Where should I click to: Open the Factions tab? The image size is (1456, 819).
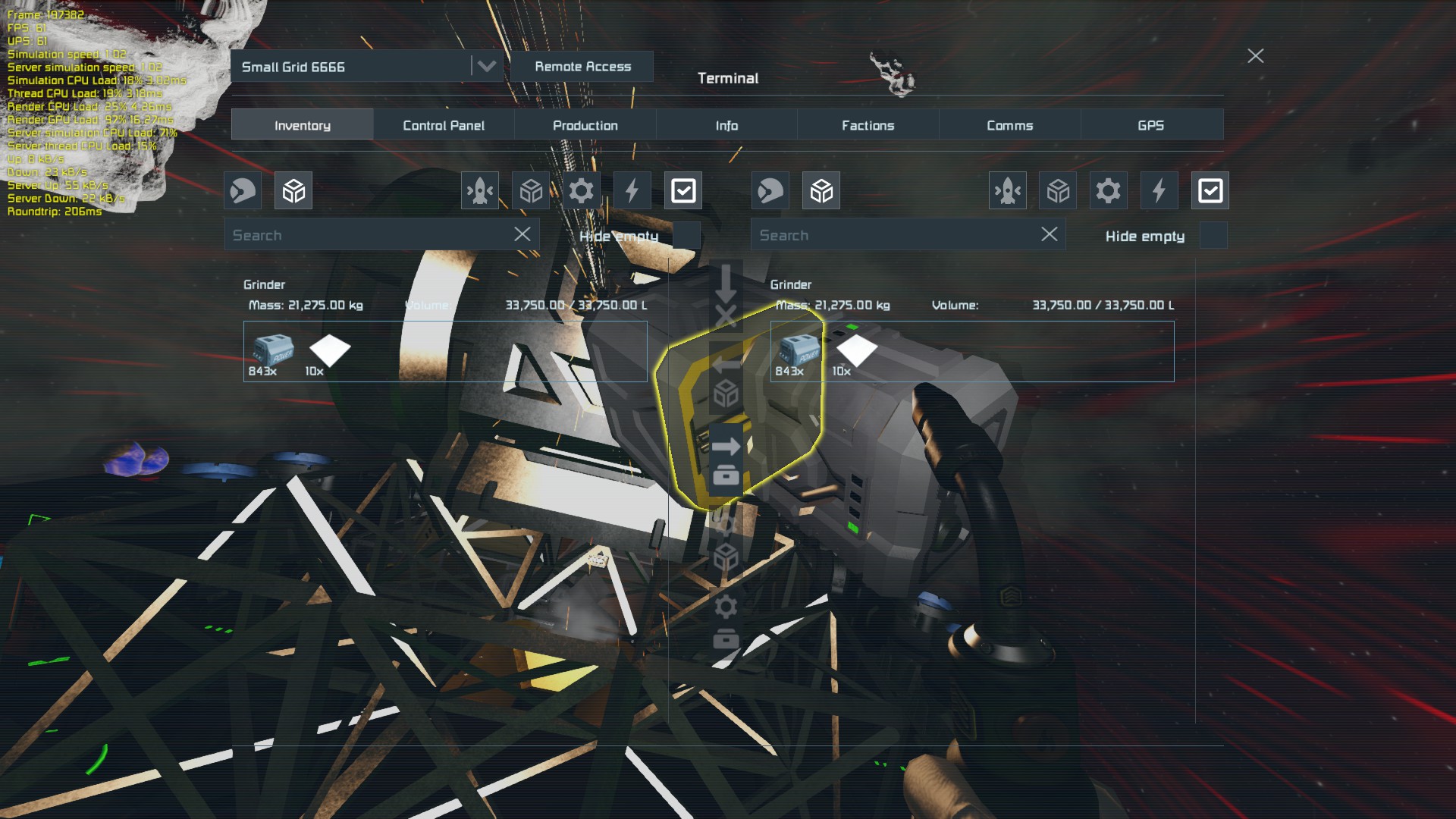pyautogui.click(x=868, y=125)
